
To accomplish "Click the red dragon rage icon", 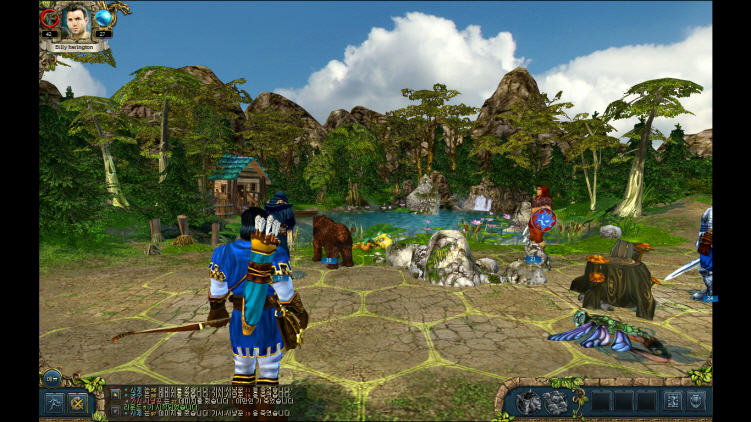I will coord(49,18).
